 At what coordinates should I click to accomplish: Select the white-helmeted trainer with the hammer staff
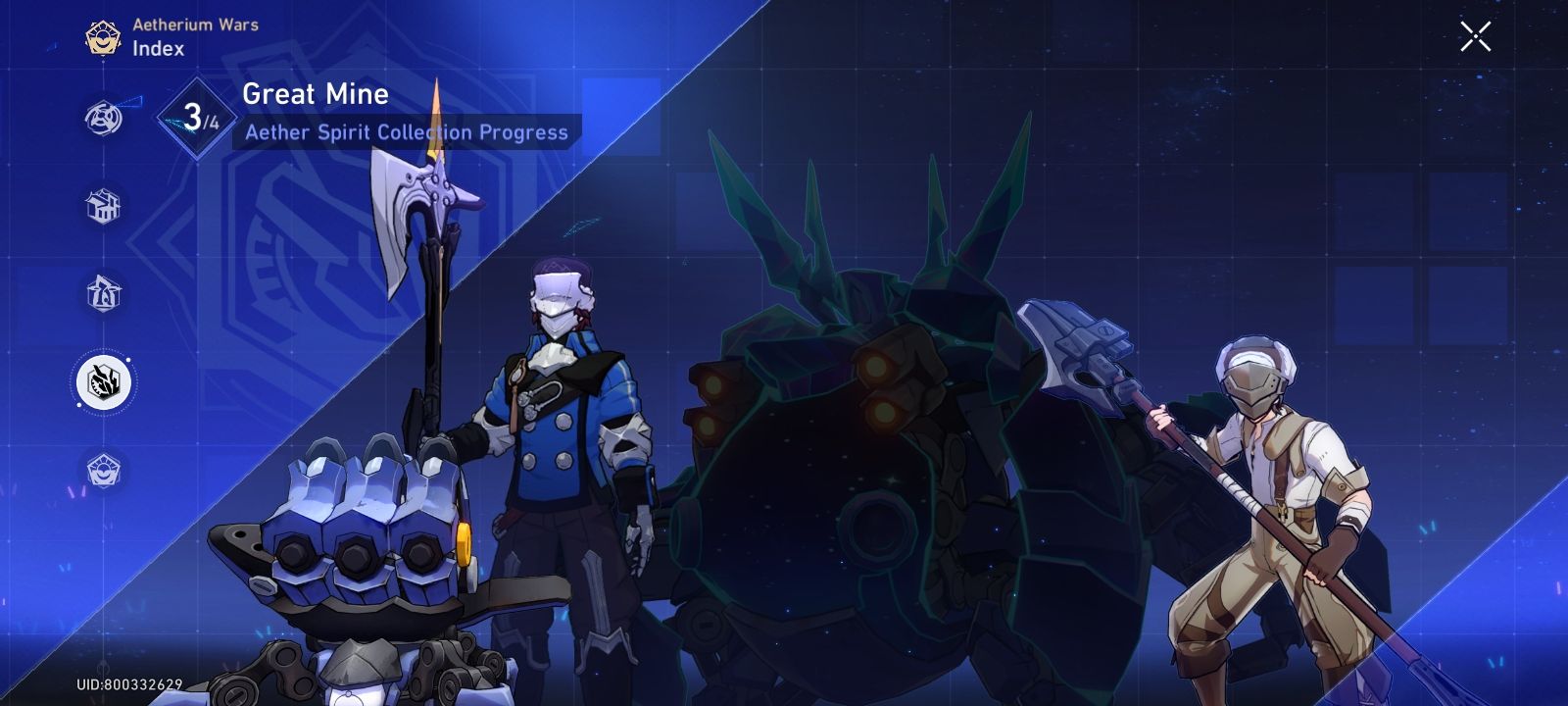1264,471
